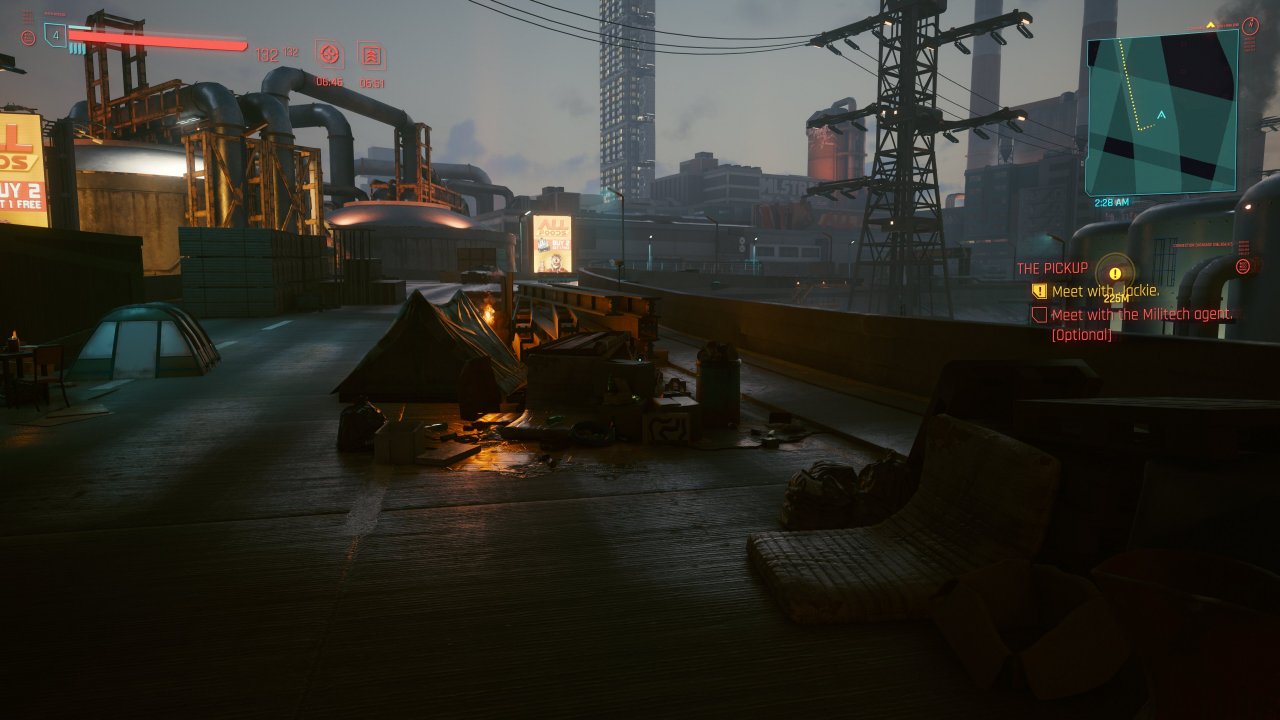Toggle the cyan stamina segments under the level badge
This screenshot has height=720, width=1280.
coord(76,48)
